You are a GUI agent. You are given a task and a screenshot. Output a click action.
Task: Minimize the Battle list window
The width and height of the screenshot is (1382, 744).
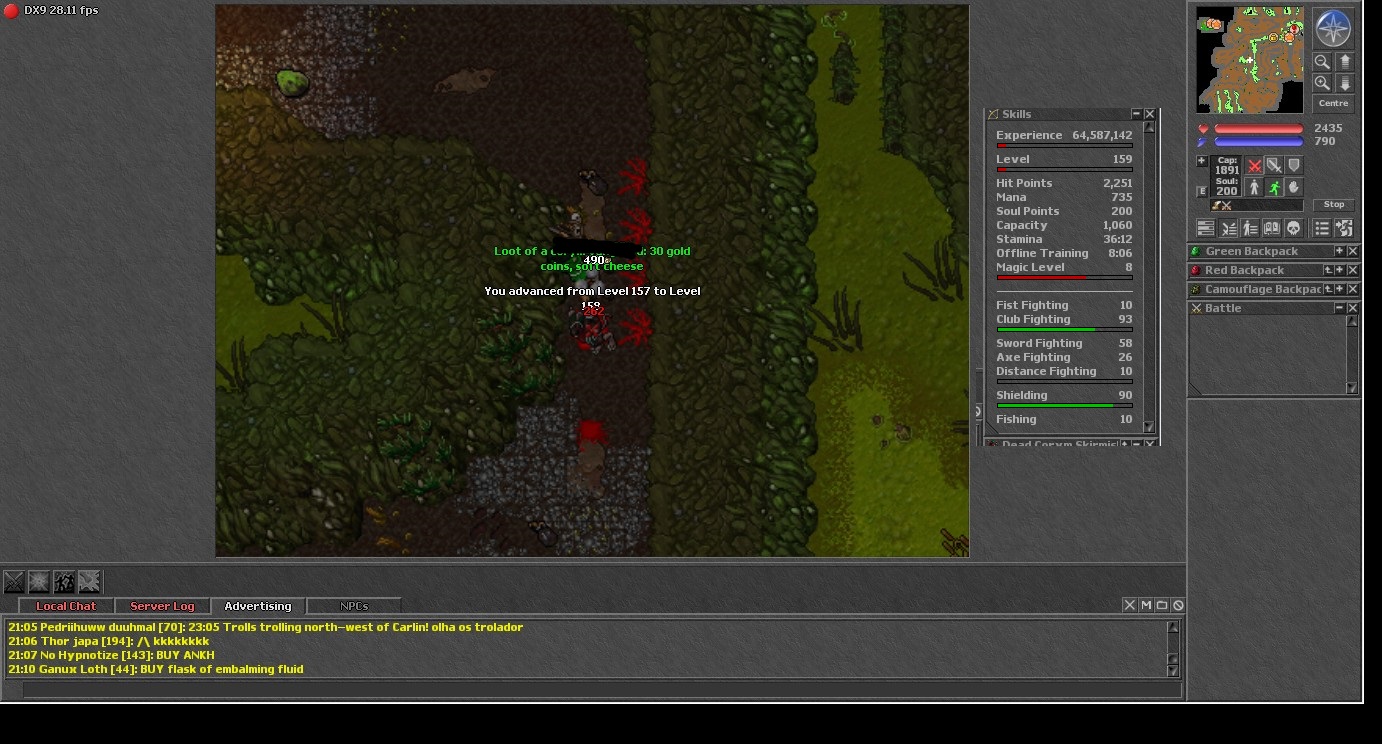click(1340, 308)
